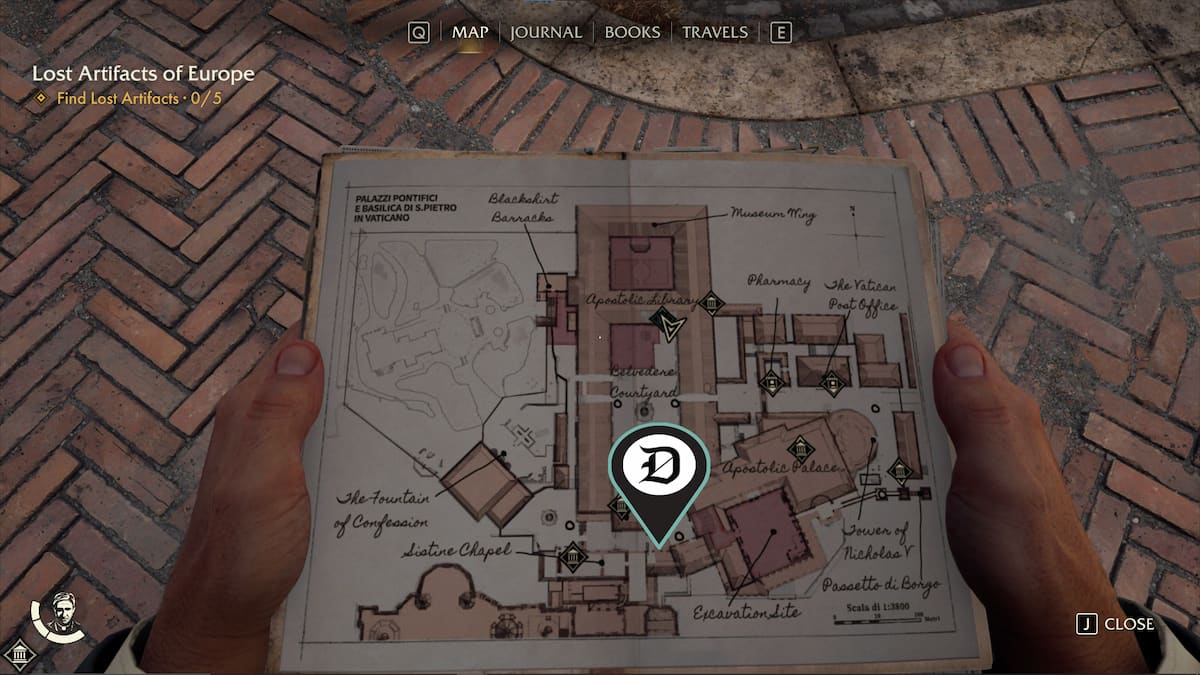Close the map with the Close button
The image size is (1200, 675).
(x=1116, y=624)
